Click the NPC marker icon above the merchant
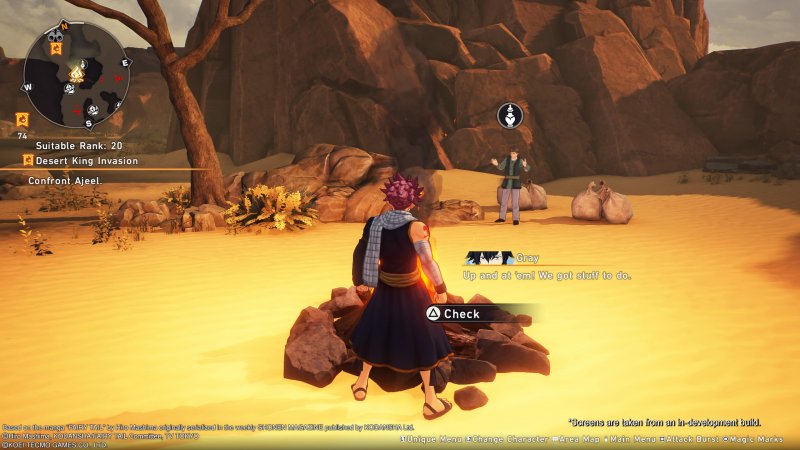Screen dimensions: 800x450 coord(510,115)
